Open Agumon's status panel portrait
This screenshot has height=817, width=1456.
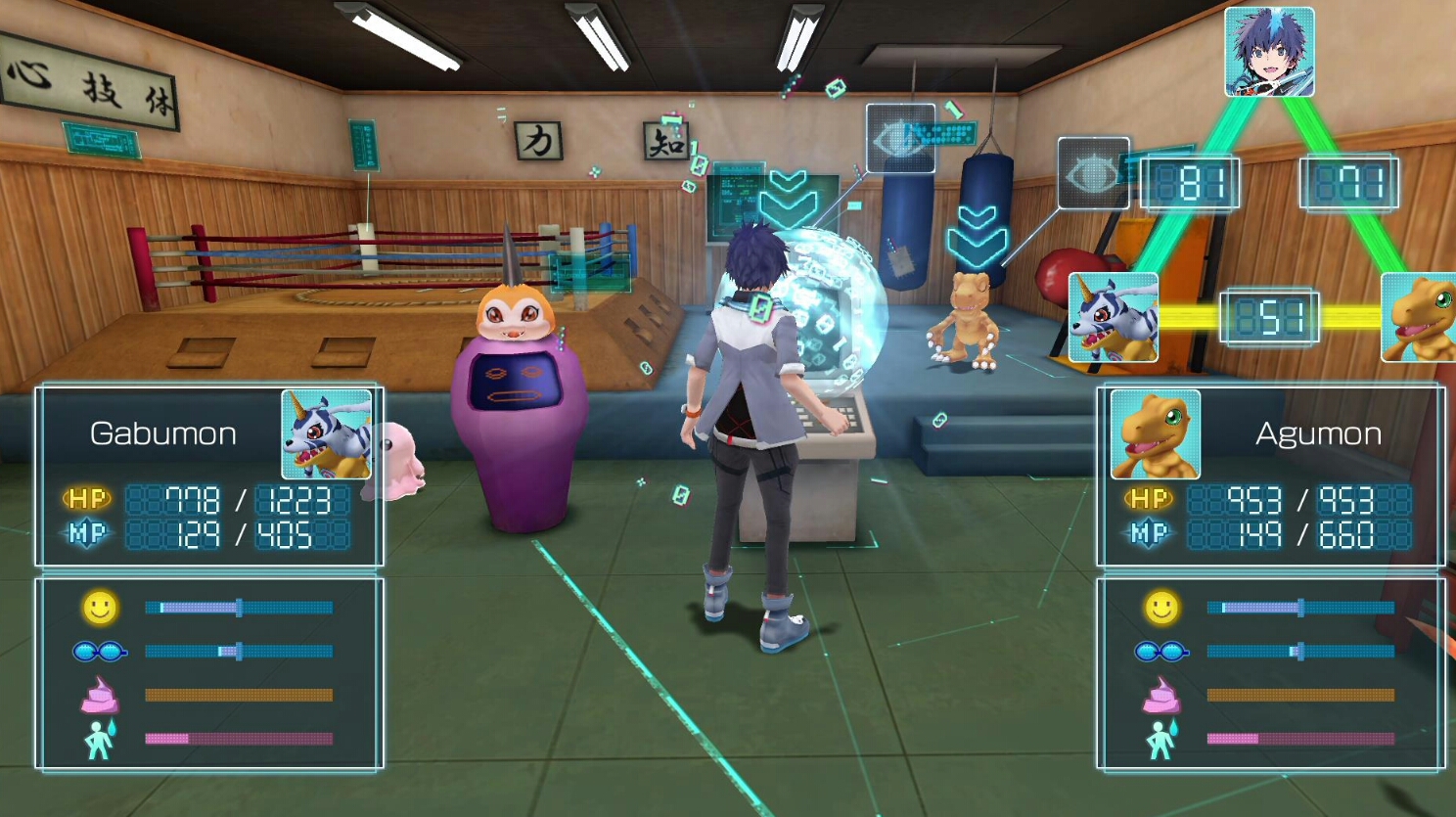(1155, 434)
